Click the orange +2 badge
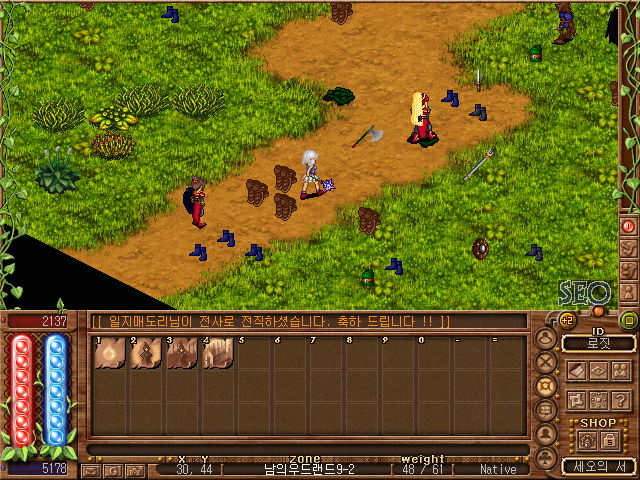The height and width of the screenshot is (480, 640). coord(565,320)
